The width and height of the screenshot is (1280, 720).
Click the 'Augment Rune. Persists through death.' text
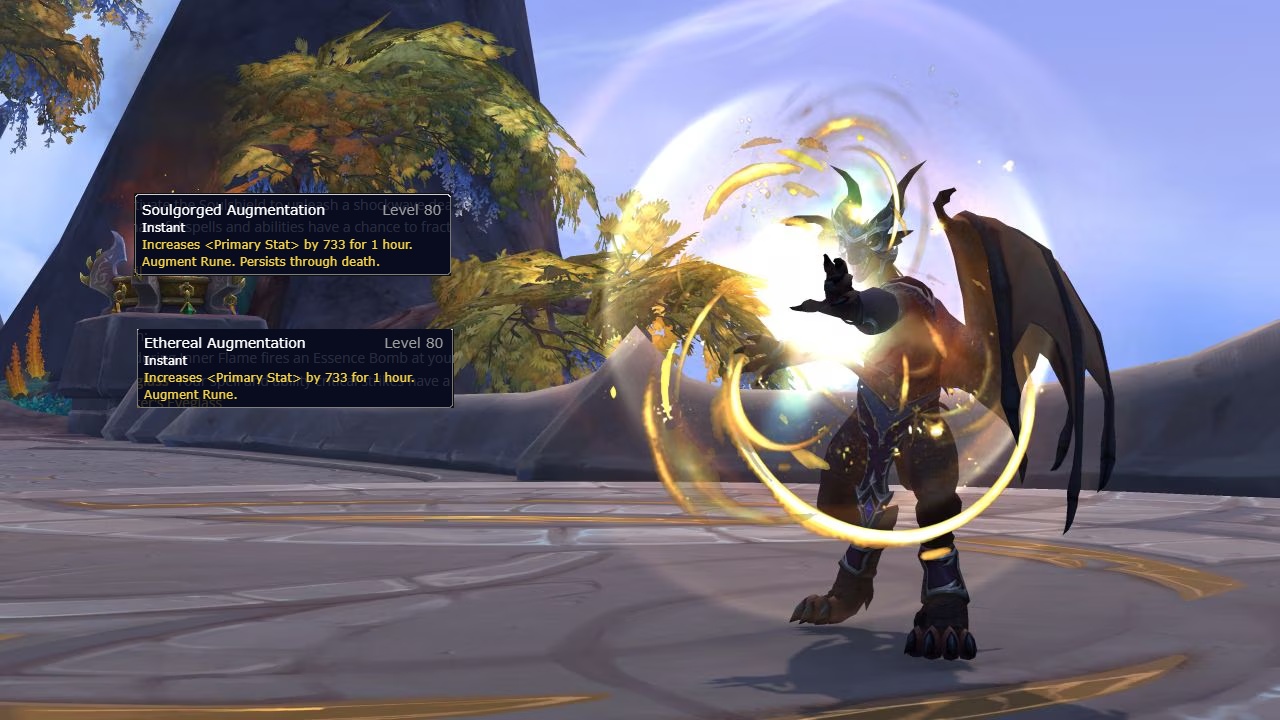click(x=264, y=261)
